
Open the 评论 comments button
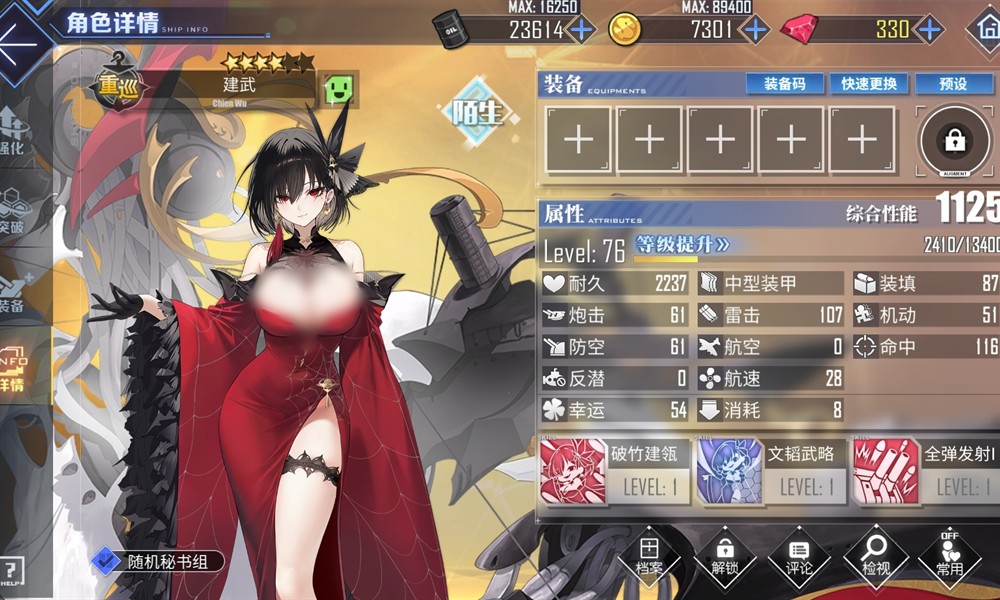(799, 557)
